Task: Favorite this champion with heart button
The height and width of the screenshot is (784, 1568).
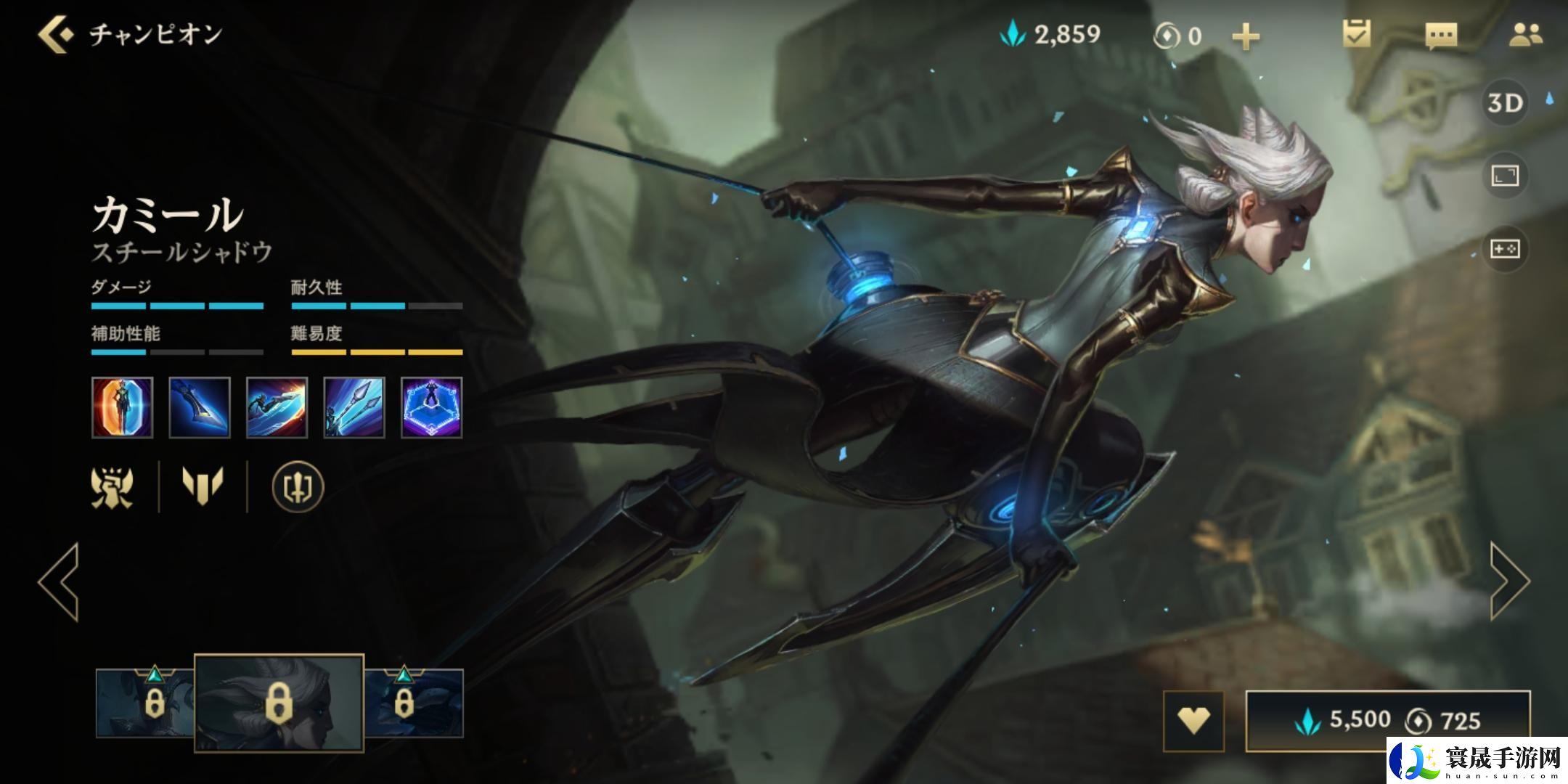Action: pos(1193,720)
